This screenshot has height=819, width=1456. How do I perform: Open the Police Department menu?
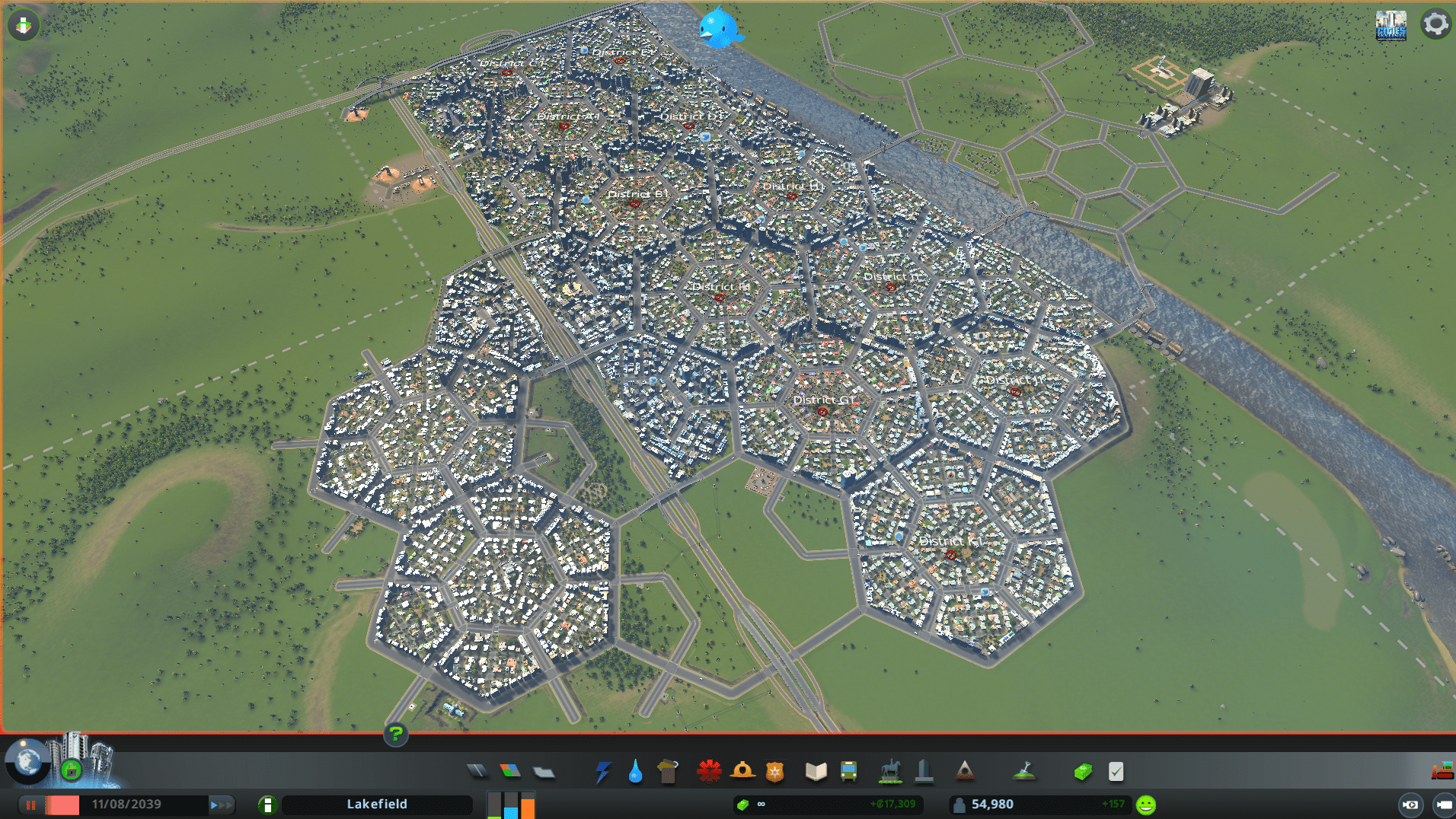point(774,771)
